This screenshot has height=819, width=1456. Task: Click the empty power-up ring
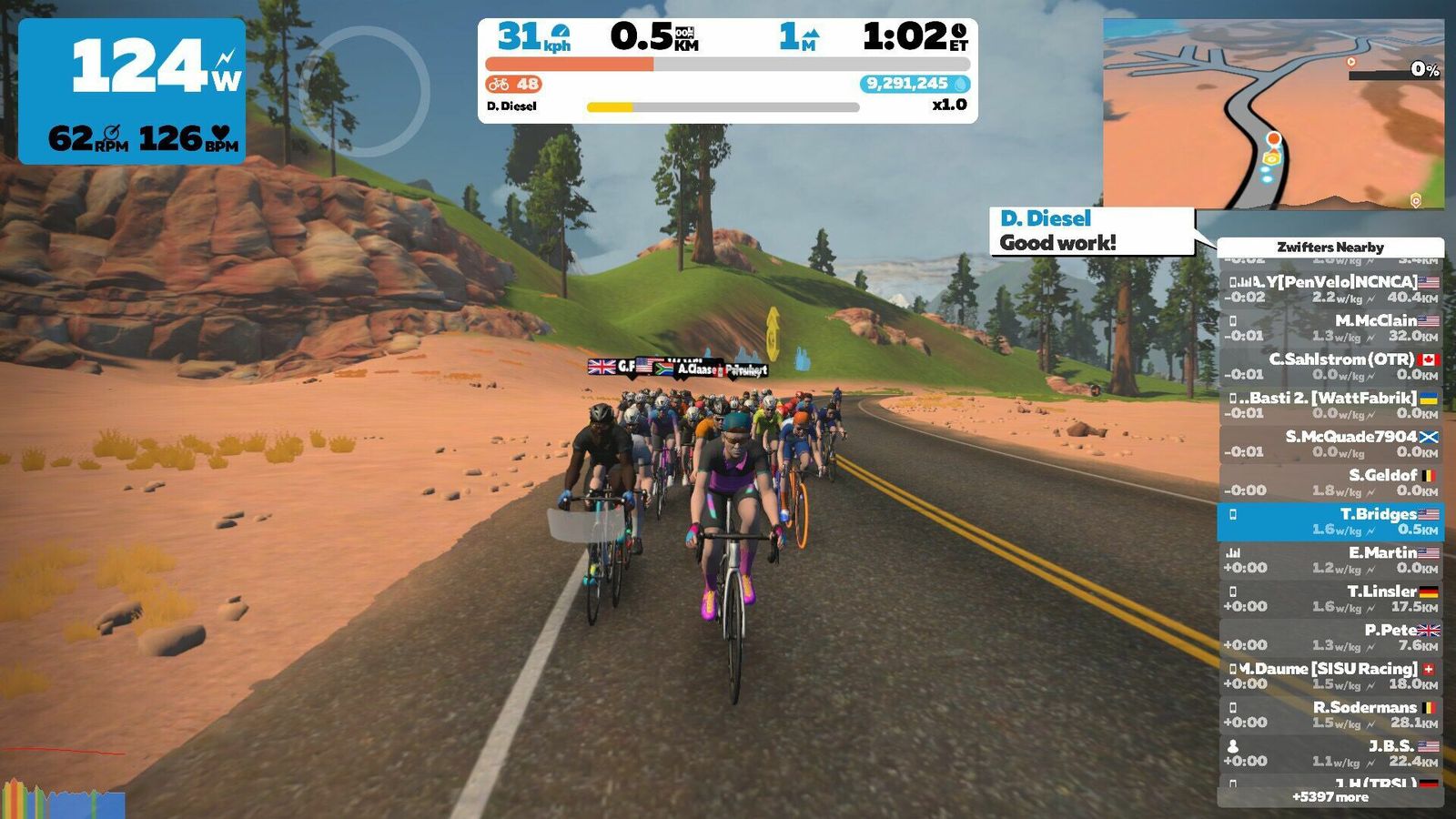pyautogui.click(x=365, y=91)
